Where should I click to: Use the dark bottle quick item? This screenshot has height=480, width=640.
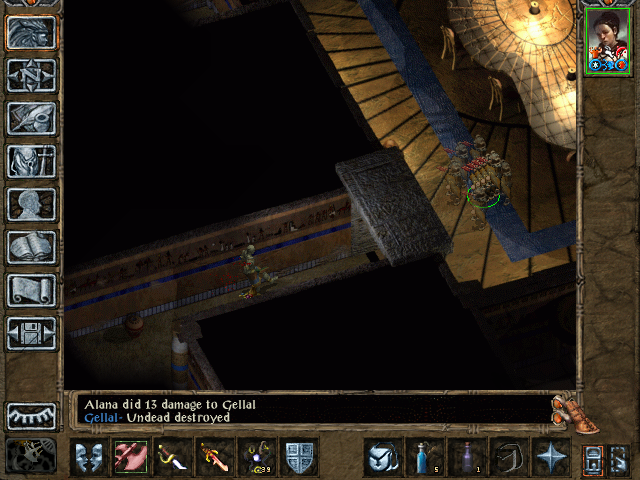466,458
